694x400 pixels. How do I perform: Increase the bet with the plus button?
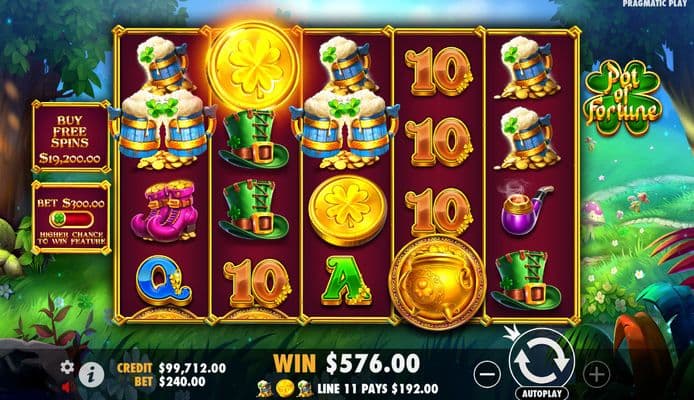point(597,374)
